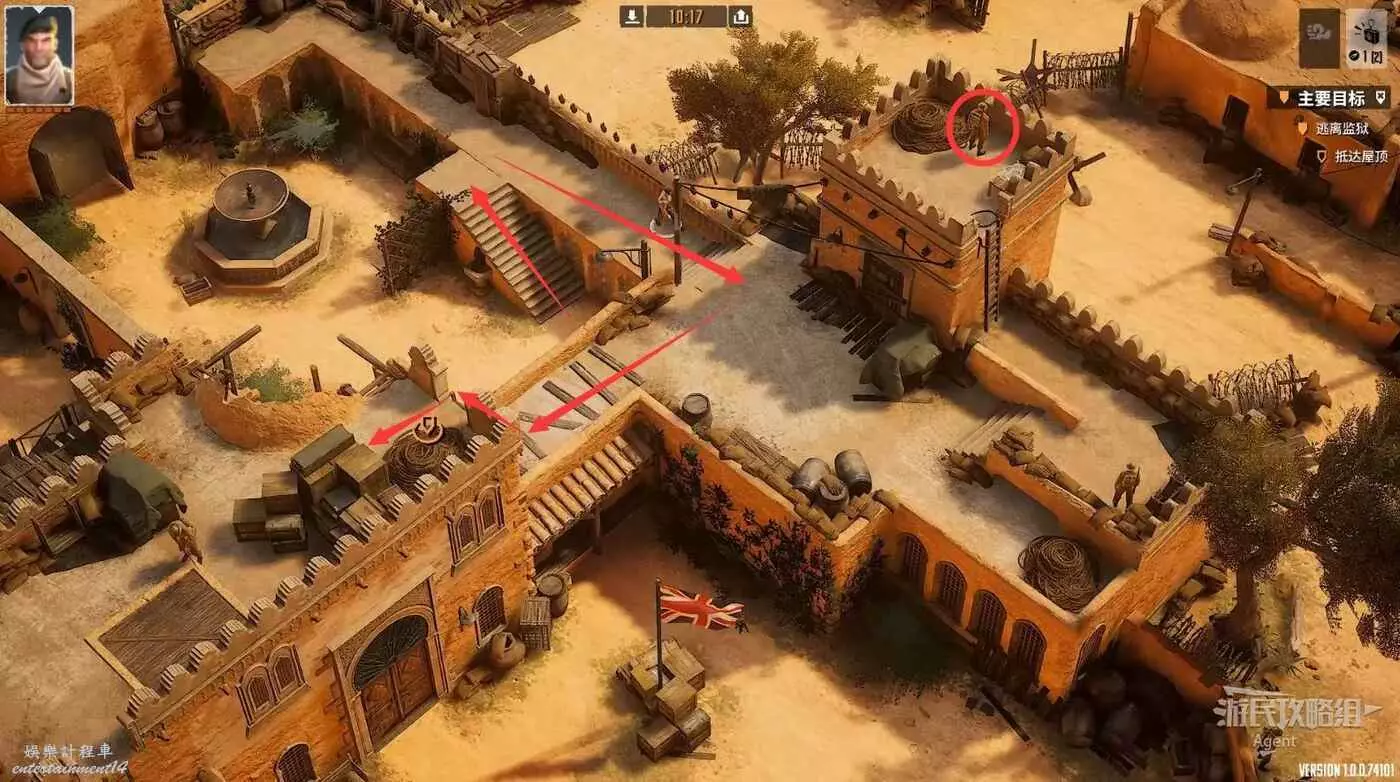The height and width of the screenshot is (782, 1400).
Task: Click the quick load upload-arrow button
Action: [x=740, y=16]
